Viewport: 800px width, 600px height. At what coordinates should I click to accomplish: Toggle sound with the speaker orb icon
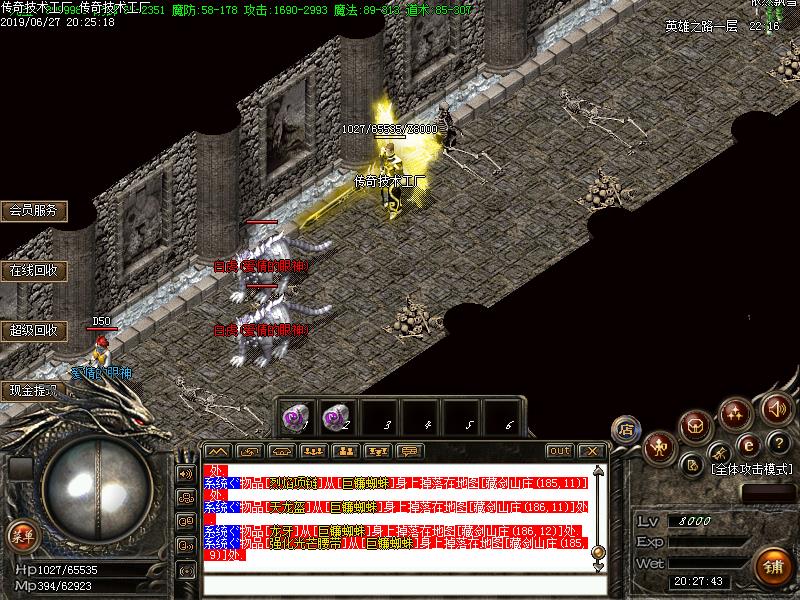776,408
